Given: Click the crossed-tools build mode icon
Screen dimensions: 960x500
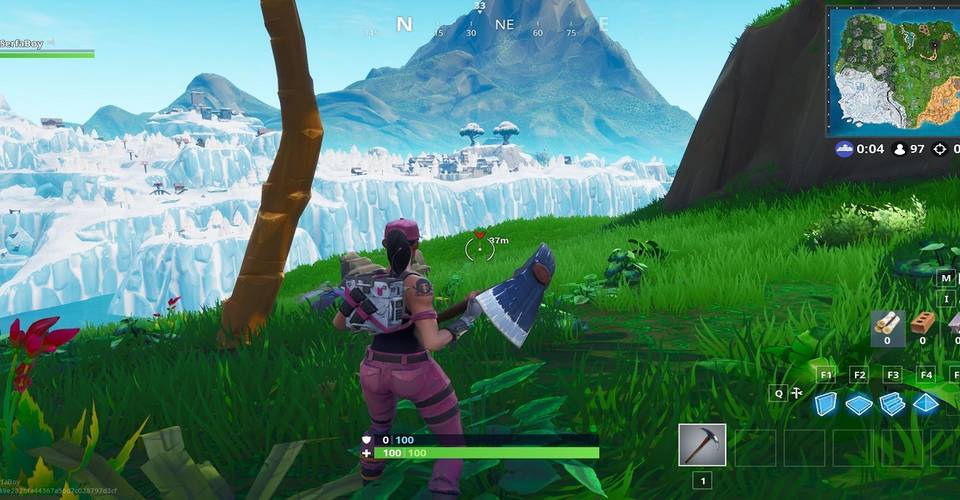Looking at the screenshot, I should coord(796,393).
